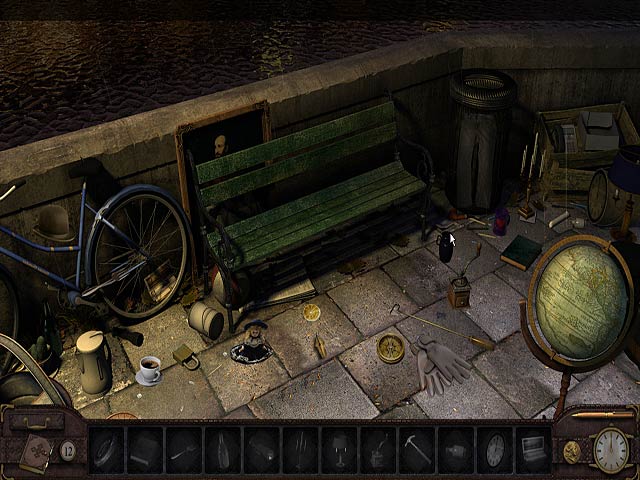Open the clover-emblem journal book
This screenshot has height=480, width=640.
click(36, 452)
